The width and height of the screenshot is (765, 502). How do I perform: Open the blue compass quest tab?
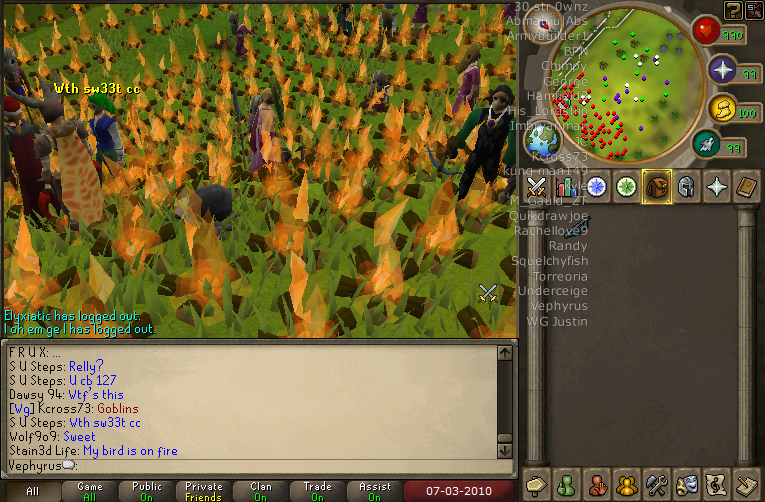pos(597,186)
